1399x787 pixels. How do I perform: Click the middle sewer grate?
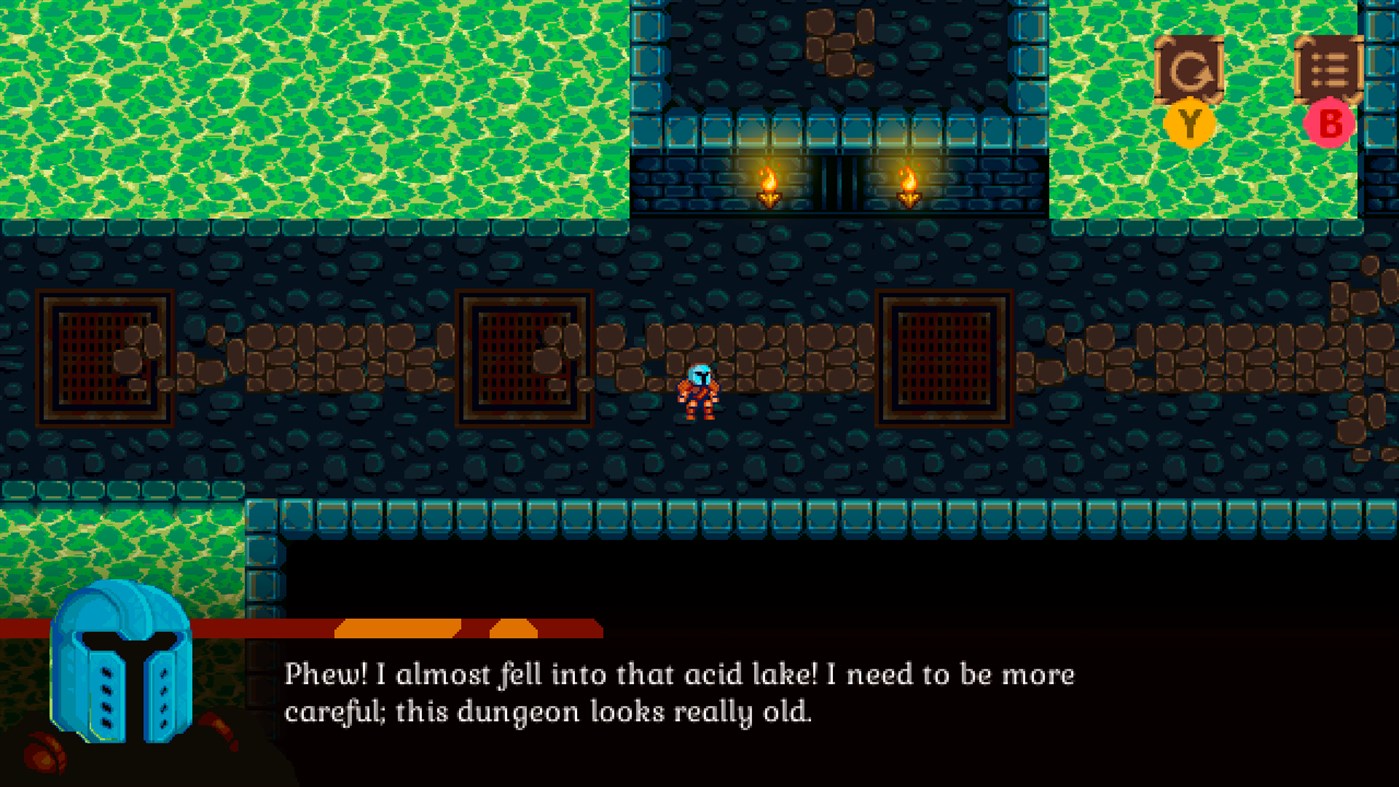(524, 357)
